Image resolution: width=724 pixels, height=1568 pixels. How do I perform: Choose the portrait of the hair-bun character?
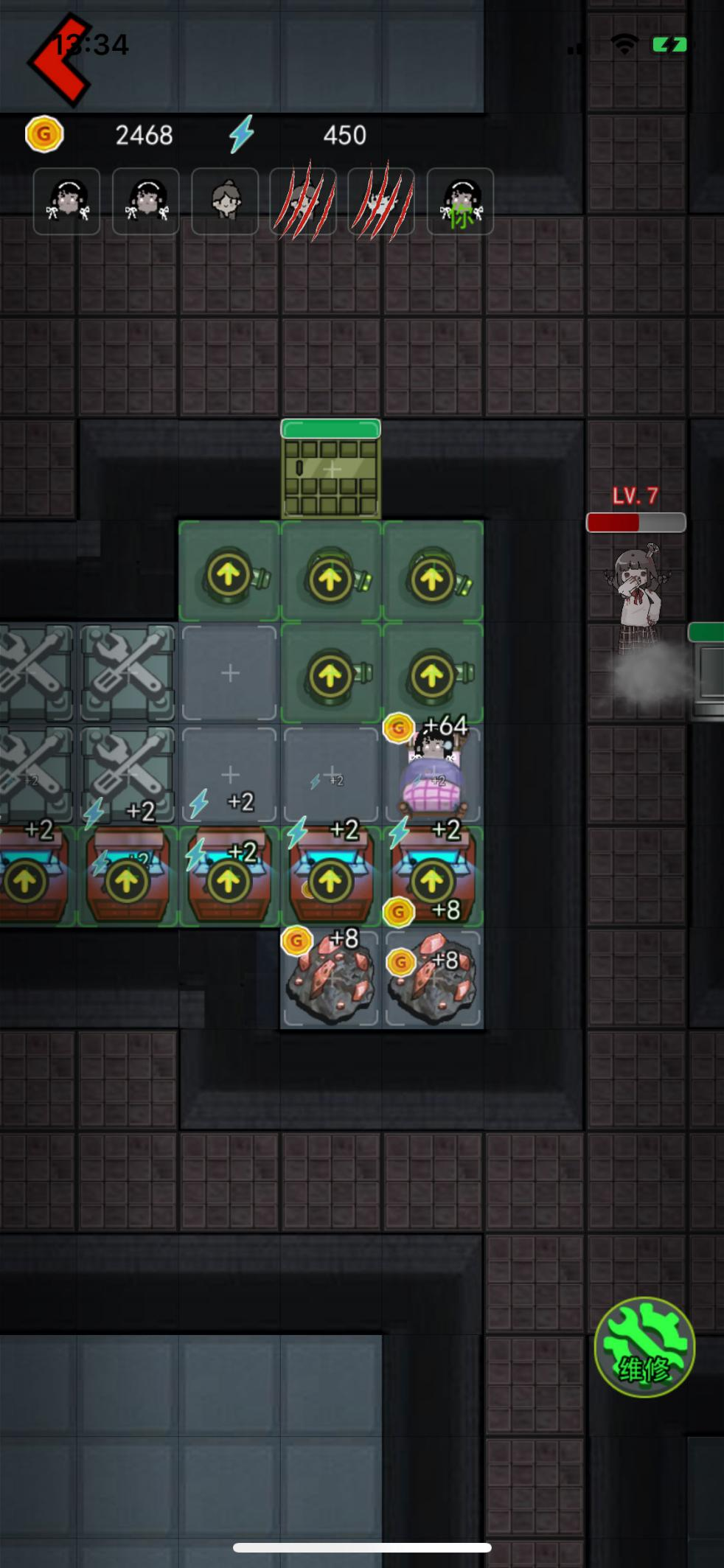[225, 201]
